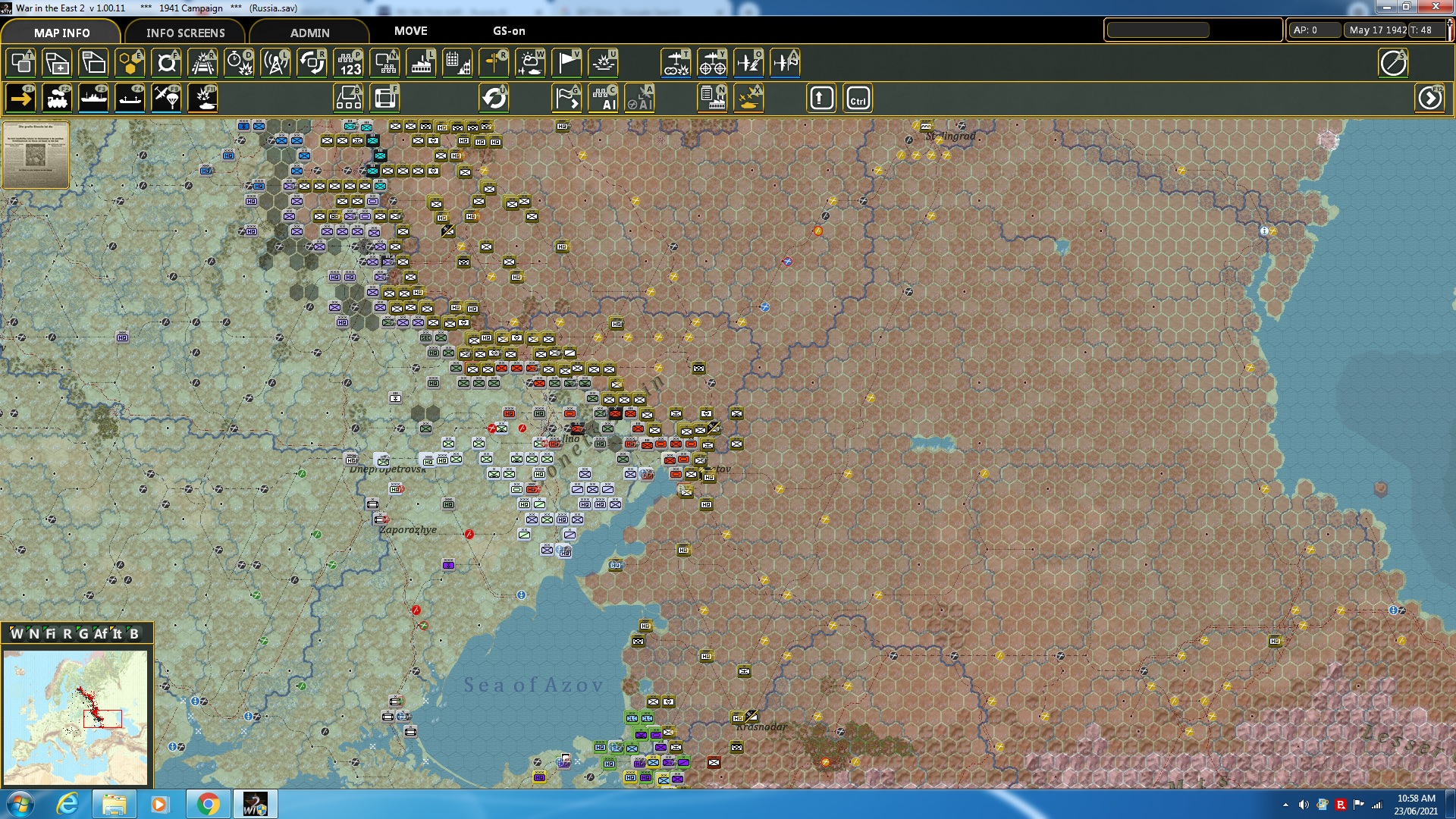This screenshot has width=1456, height=819.
Task: Toggle the battle sites display
Action: coord(603,63)
